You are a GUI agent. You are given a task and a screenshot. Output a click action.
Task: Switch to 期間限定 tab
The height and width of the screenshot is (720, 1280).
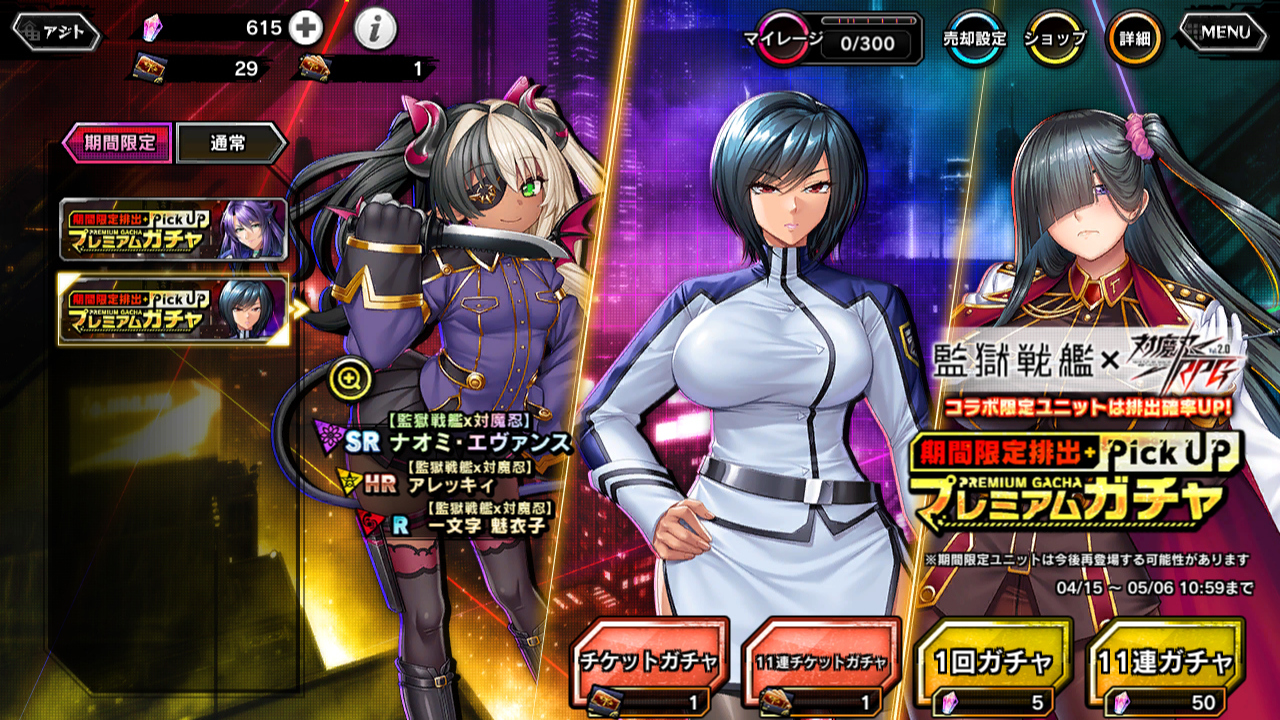tap(118, 142)
